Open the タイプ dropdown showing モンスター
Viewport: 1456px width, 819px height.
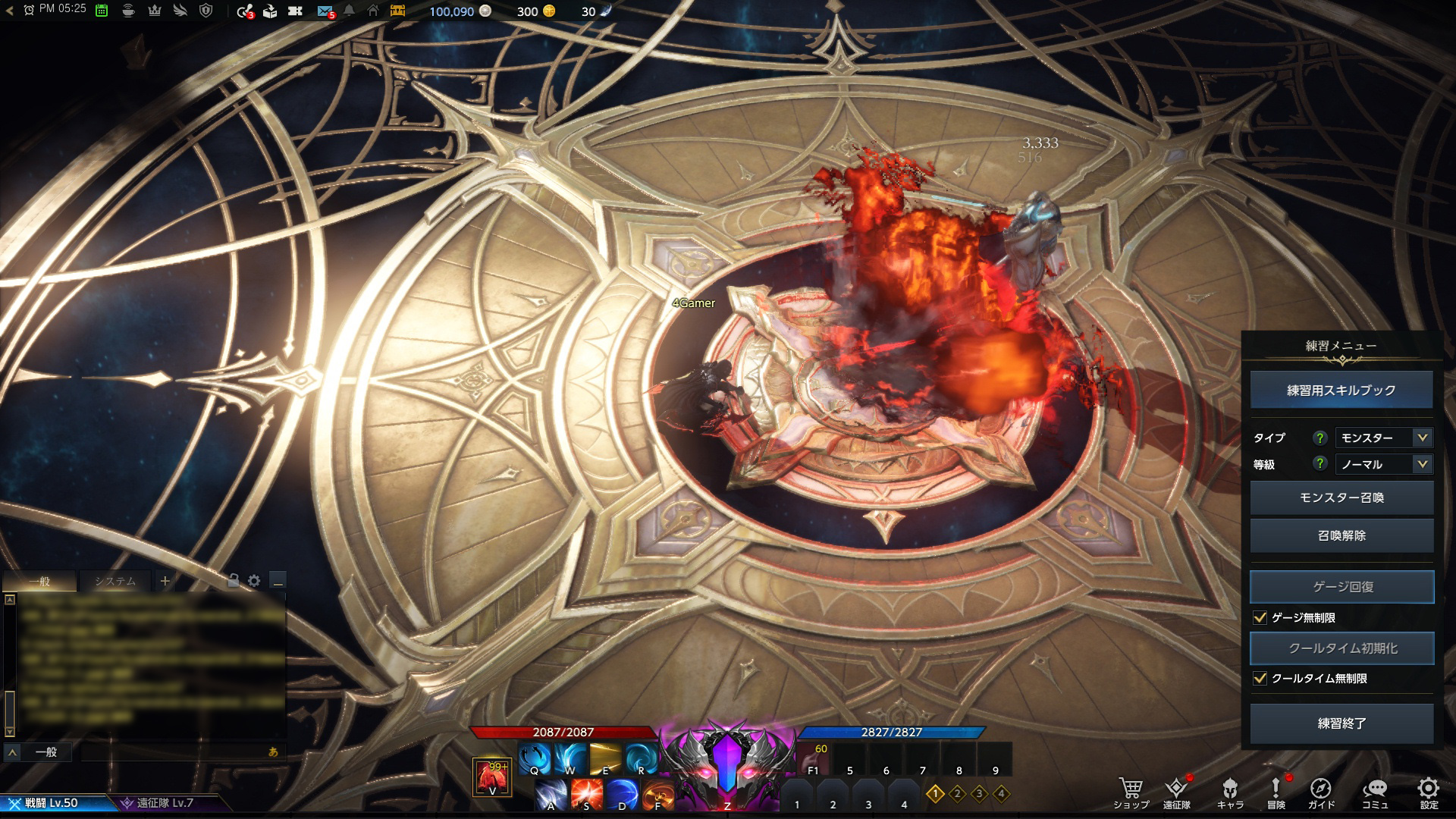pos(1383,438)
